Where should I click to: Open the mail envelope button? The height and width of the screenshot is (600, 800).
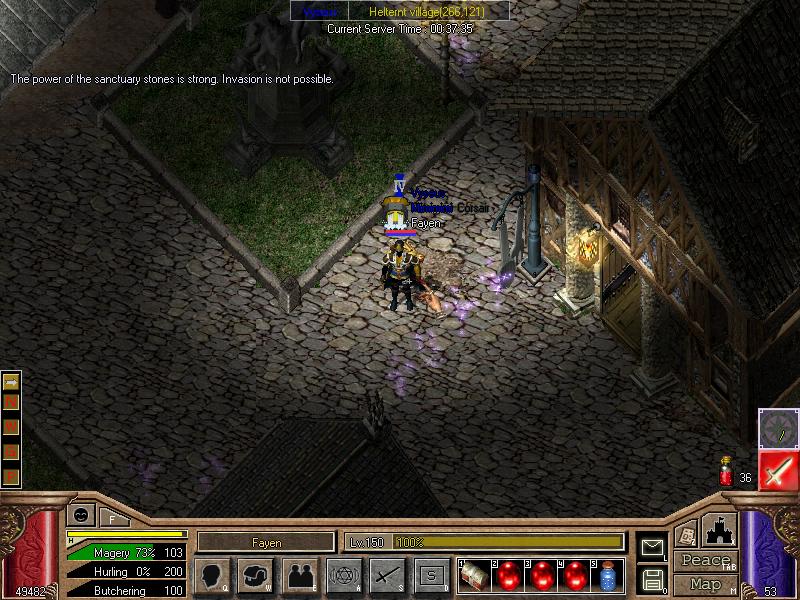653,548
